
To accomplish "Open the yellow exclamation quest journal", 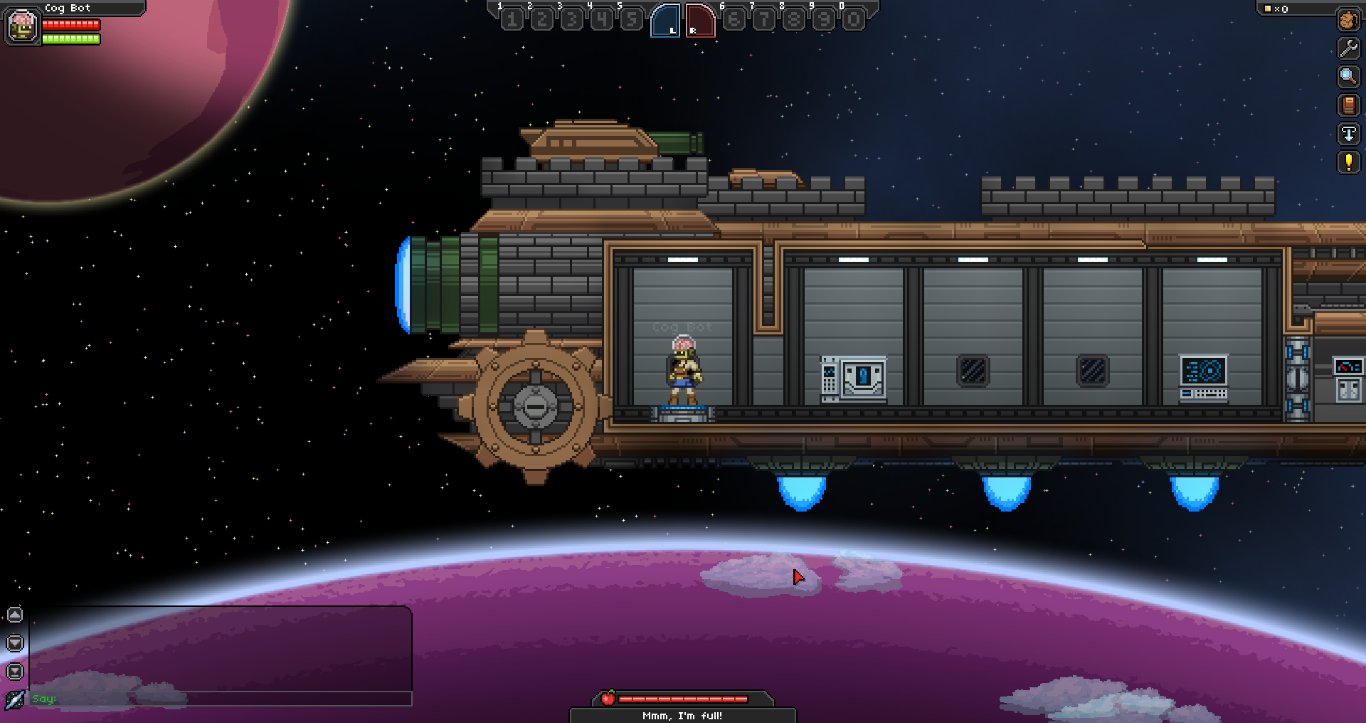I will point(1348,161).
